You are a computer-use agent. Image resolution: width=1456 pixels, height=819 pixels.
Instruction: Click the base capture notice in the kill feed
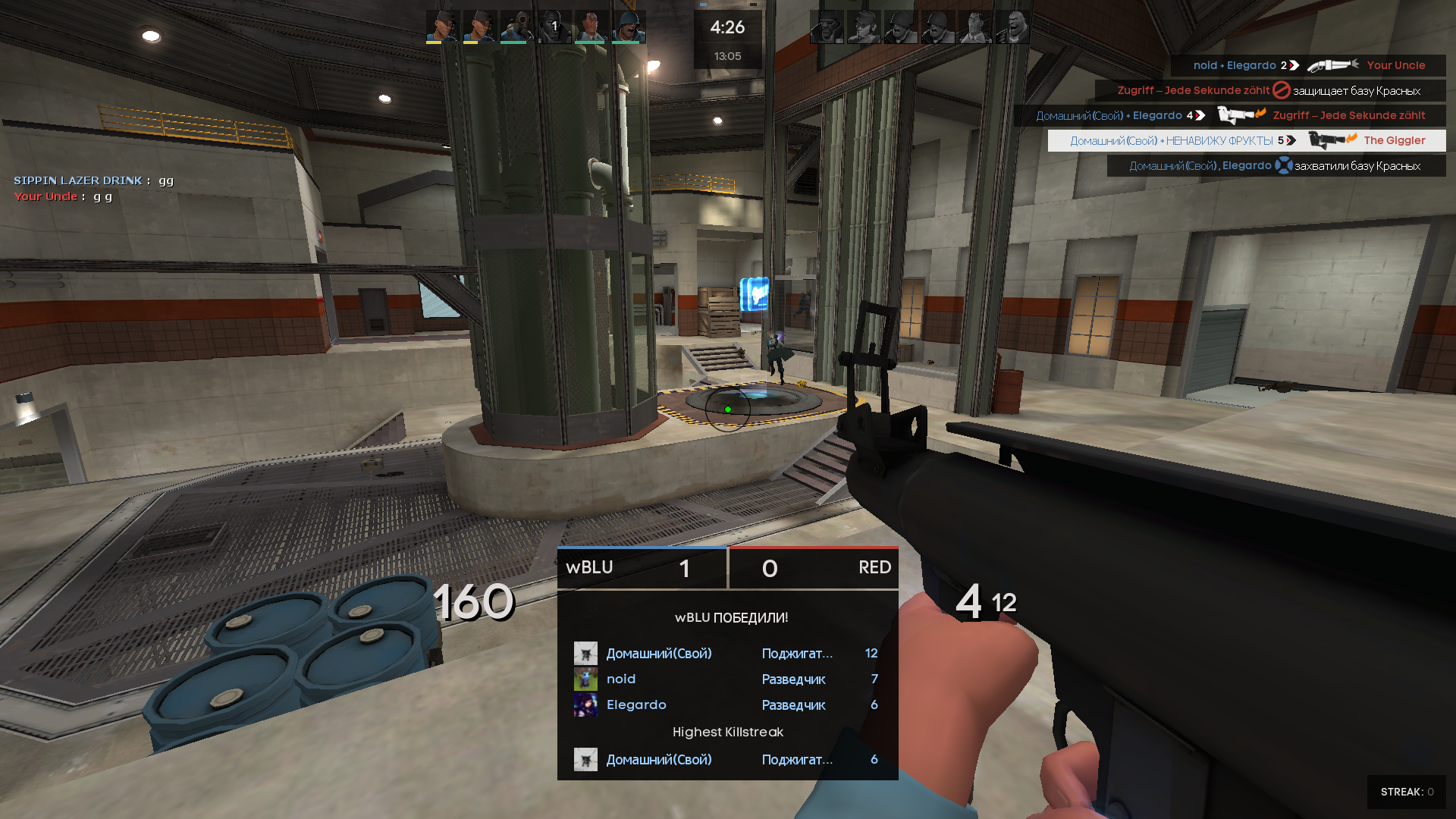[1276, 166]
